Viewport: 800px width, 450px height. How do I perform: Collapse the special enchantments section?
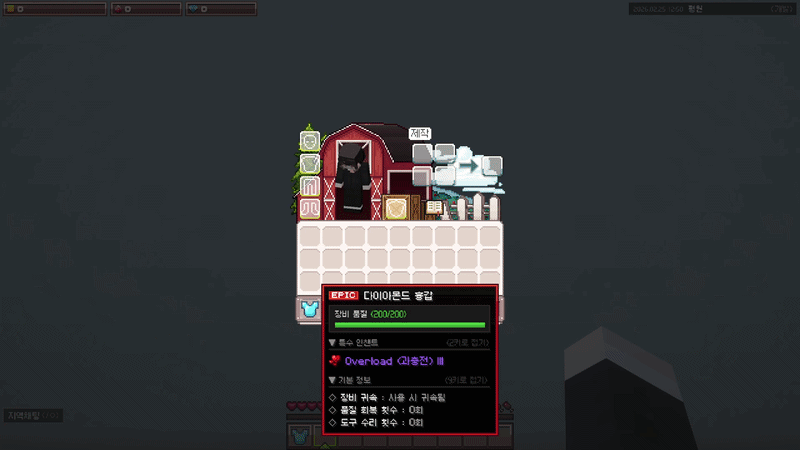click(333, 342)
